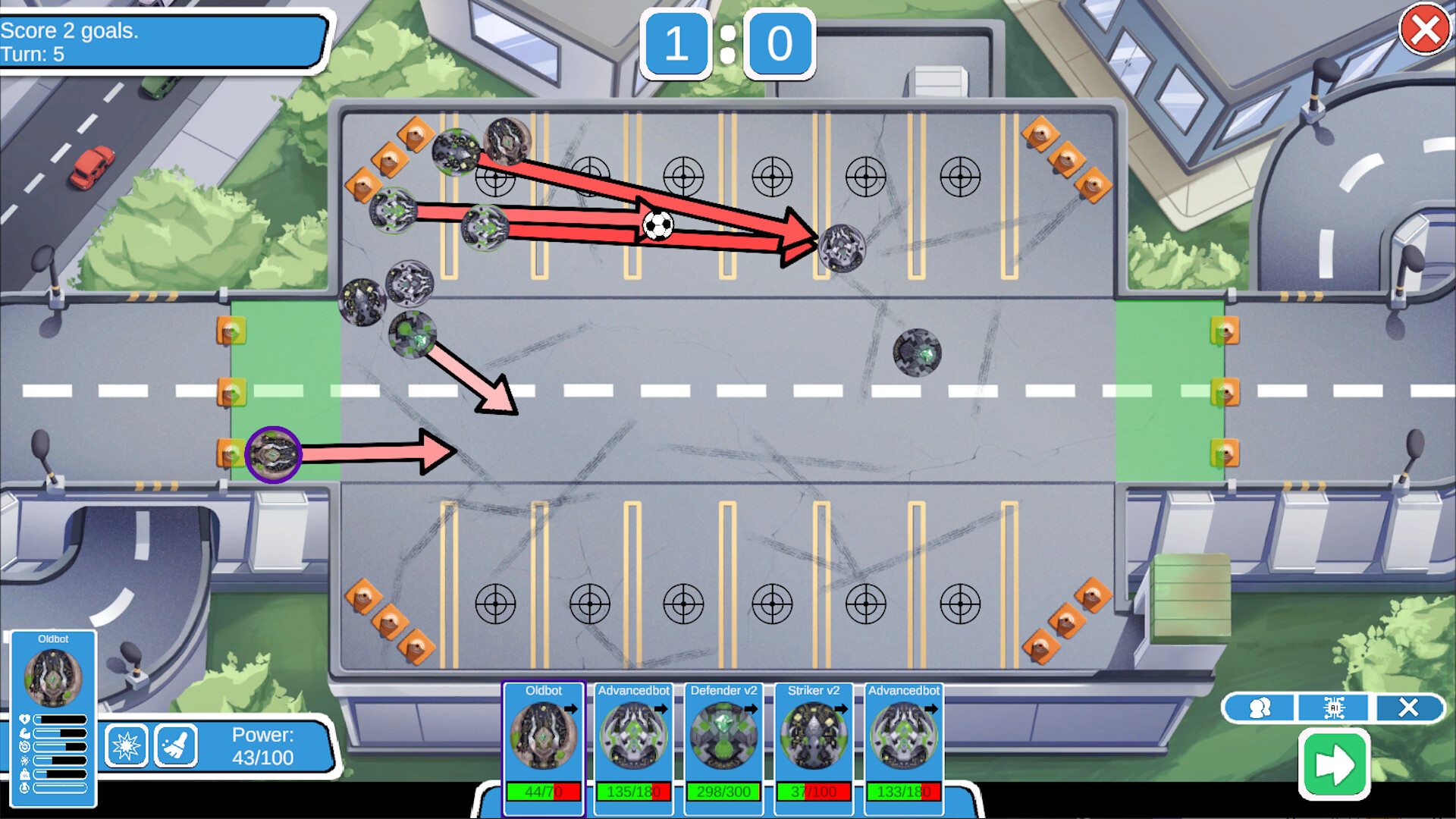Screen dimensions: 1456x819
Task: Click Defender v2's robot portrait
Action: (723, 736)
